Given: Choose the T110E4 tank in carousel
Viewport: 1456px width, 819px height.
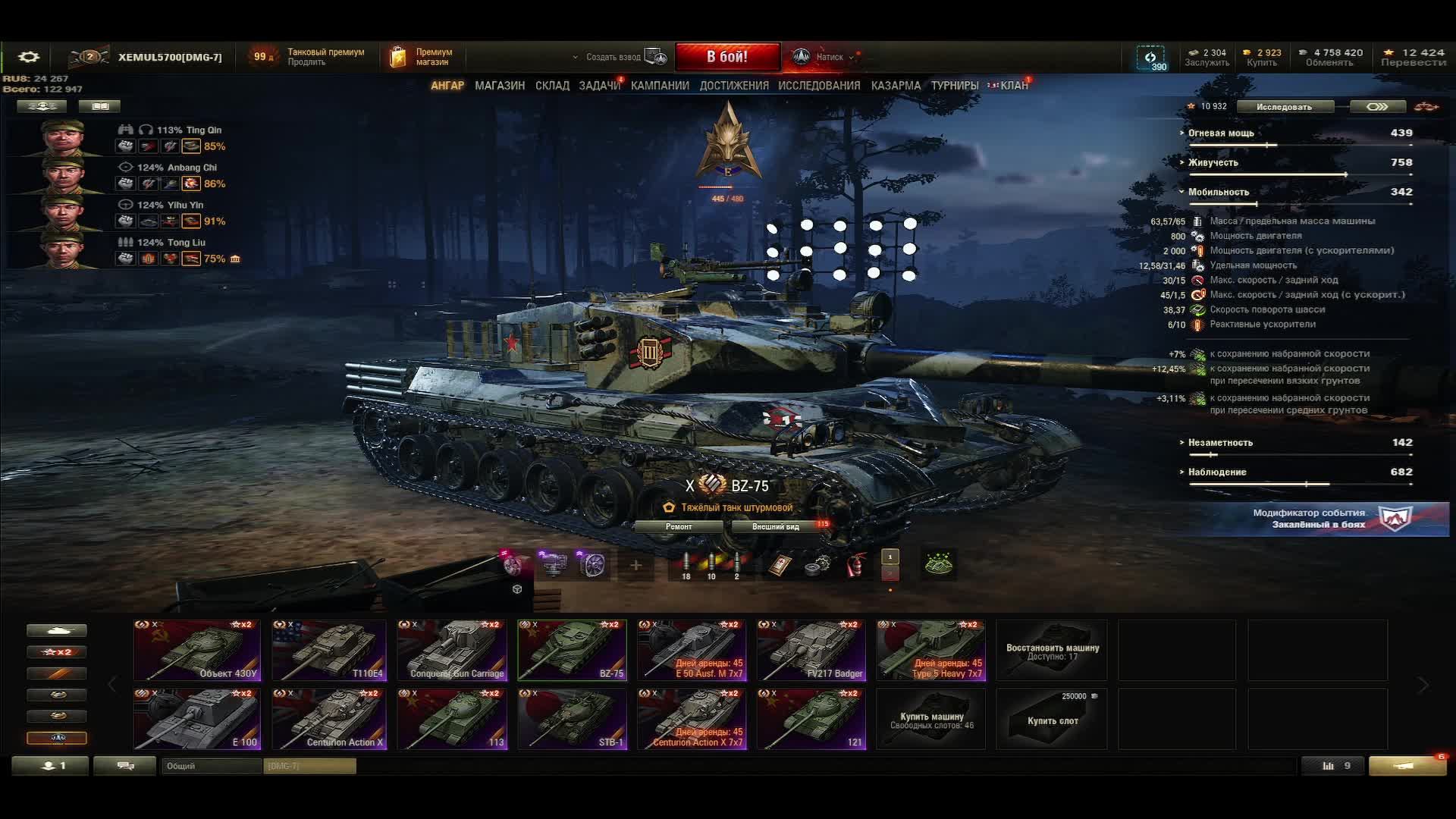Looking at the screenshot, I should [x=329, y=650].
